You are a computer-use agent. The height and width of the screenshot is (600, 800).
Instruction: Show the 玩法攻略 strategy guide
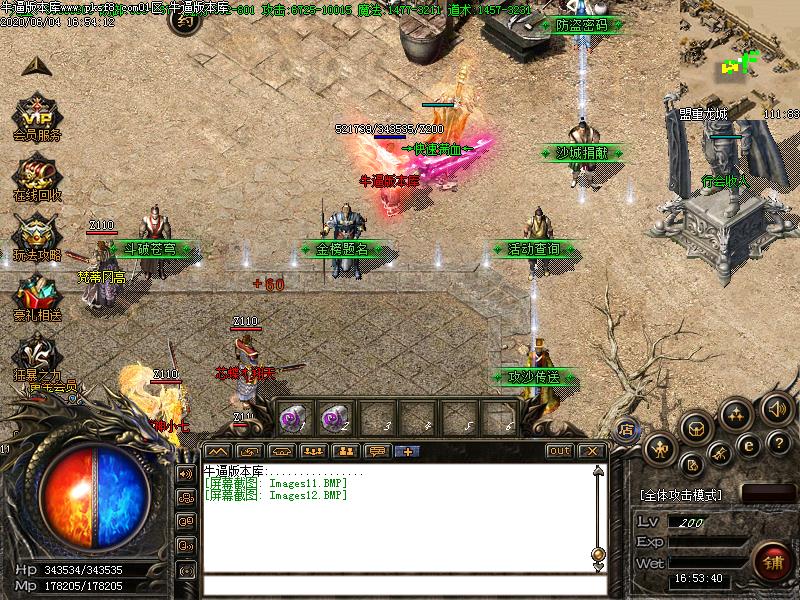coord(36,233)
